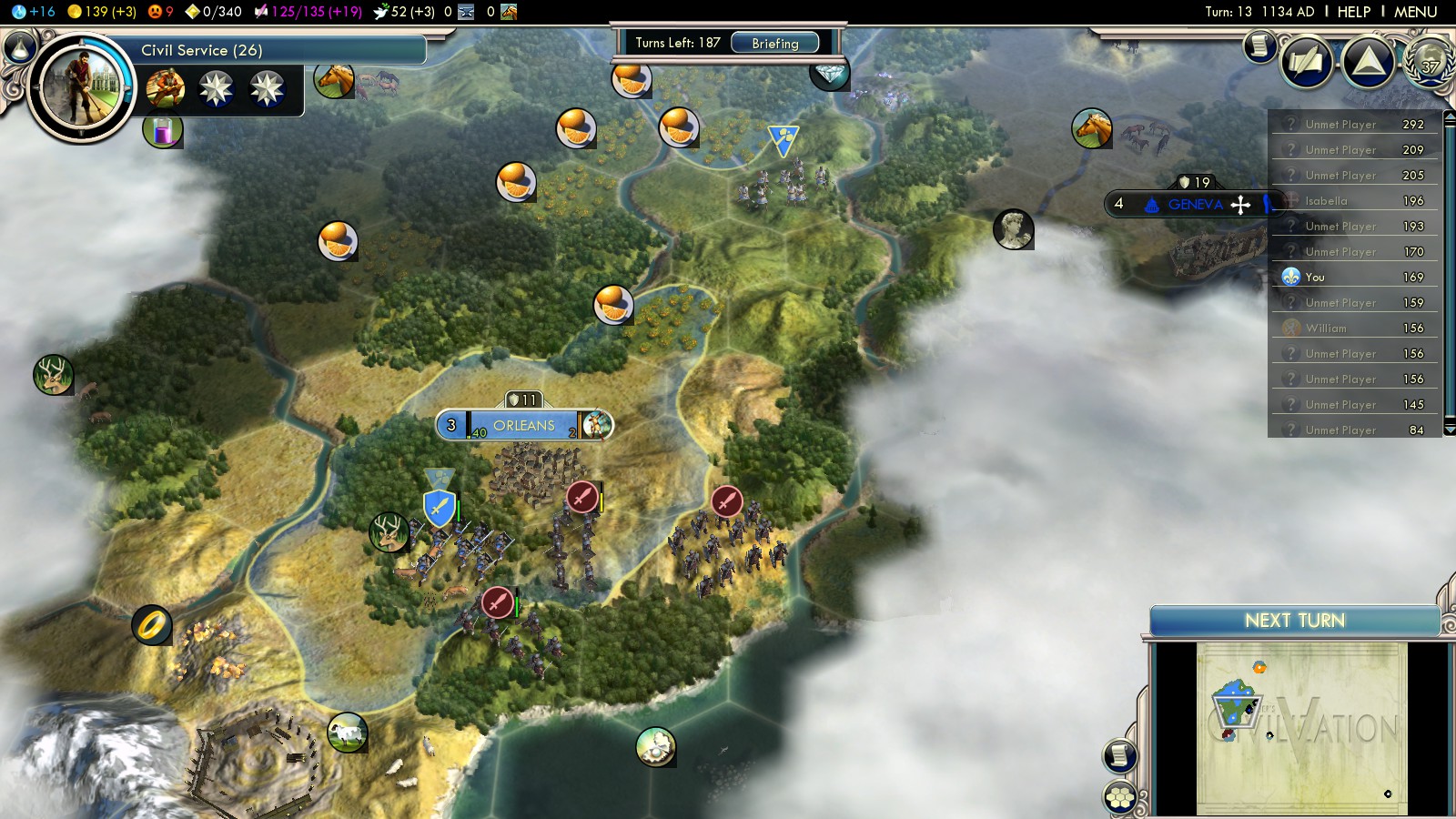Open the Orleans city banner

tap(523, 425)
